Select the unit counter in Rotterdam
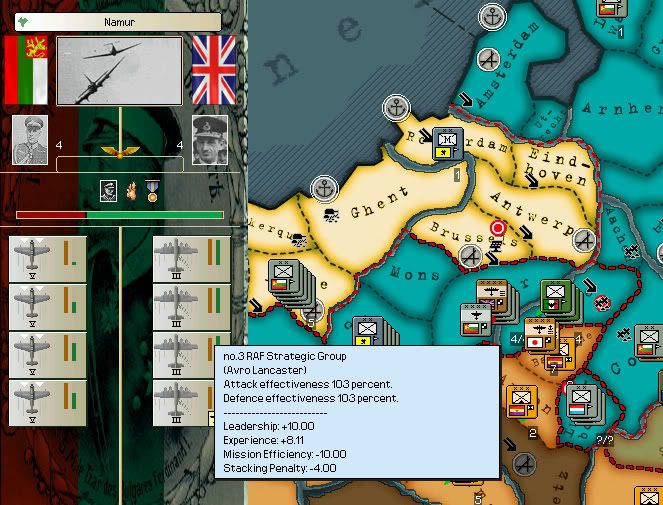 point(447,145)
